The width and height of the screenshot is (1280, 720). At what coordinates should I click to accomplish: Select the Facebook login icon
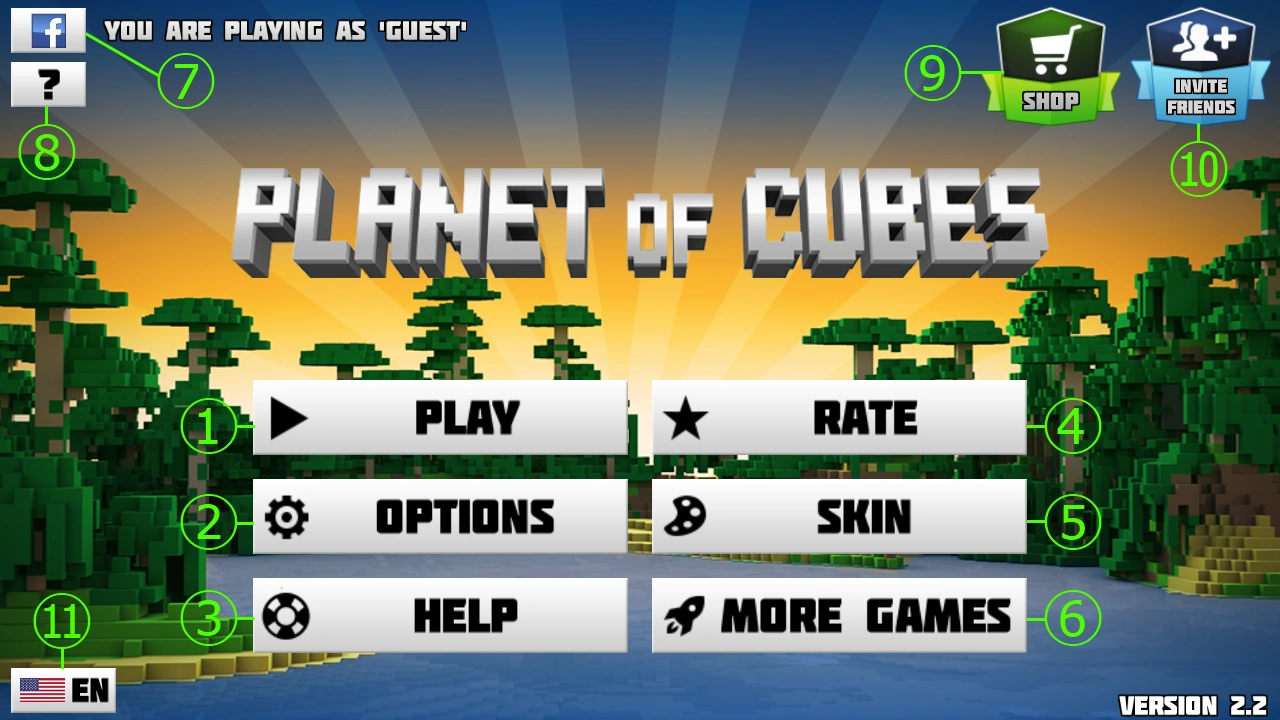(x=48, y=30)
